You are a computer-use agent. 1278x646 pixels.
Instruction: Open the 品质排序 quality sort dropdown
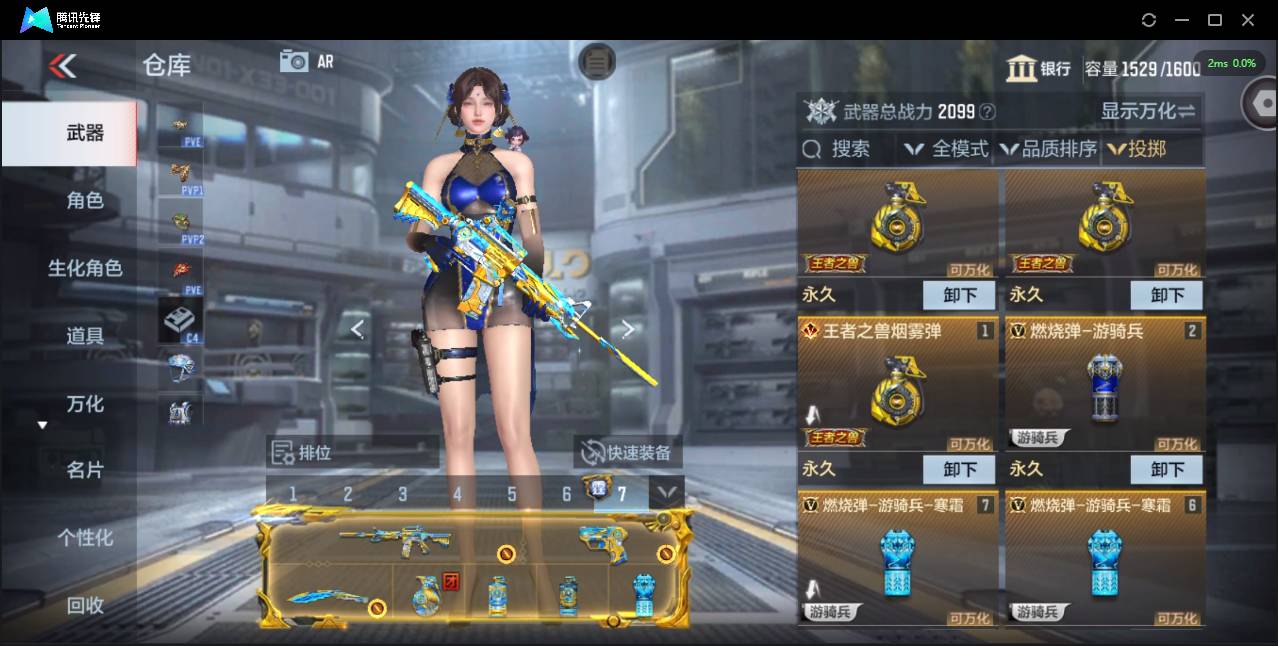[1049, 150]
